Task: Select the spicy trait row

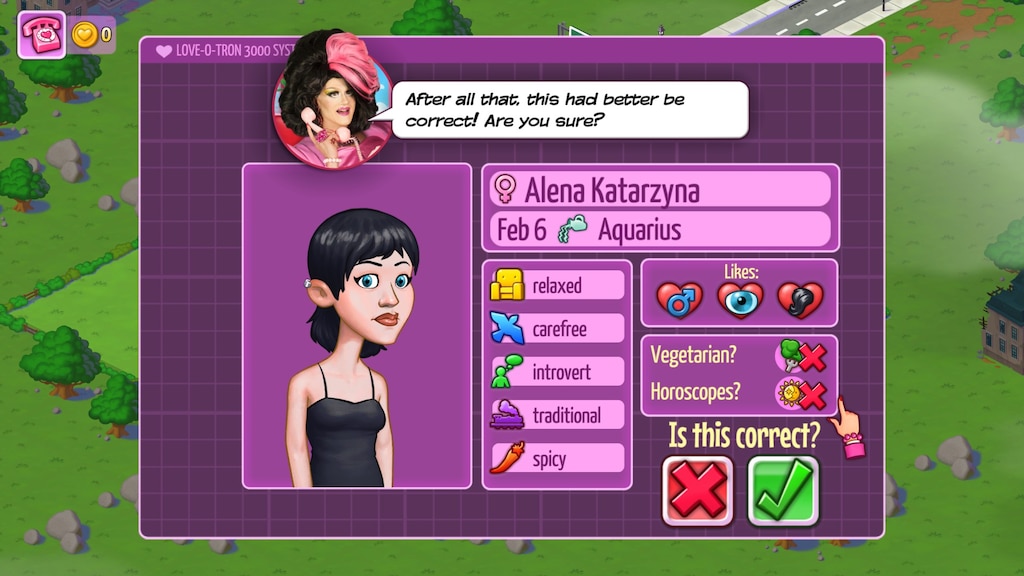Action: 557,459
